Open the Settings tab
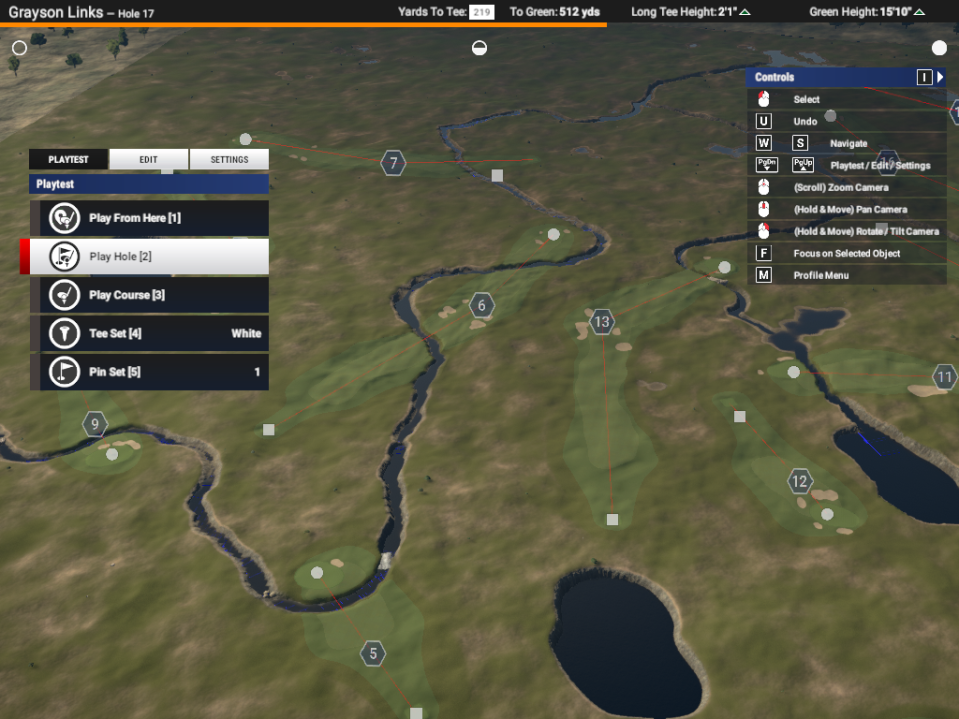 tap(229, 160)
